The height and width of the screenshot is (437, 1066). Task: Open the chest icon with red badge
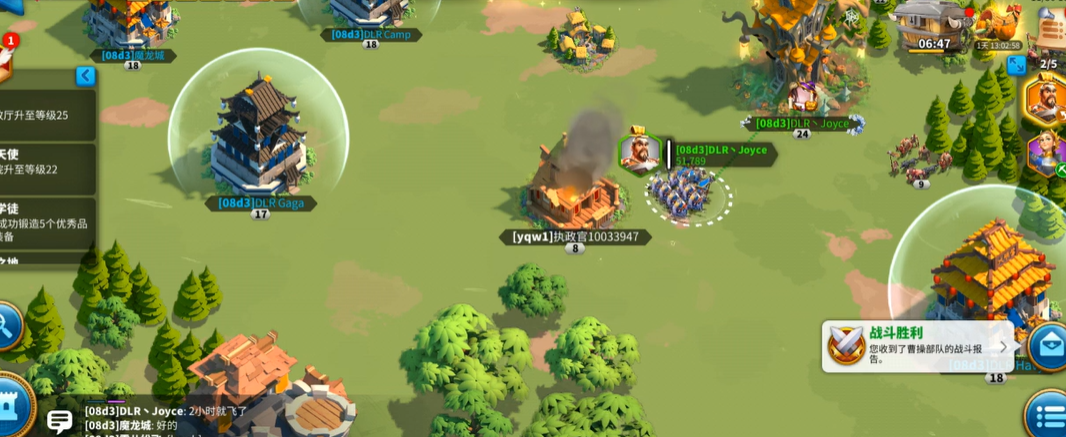coord(5,60)
